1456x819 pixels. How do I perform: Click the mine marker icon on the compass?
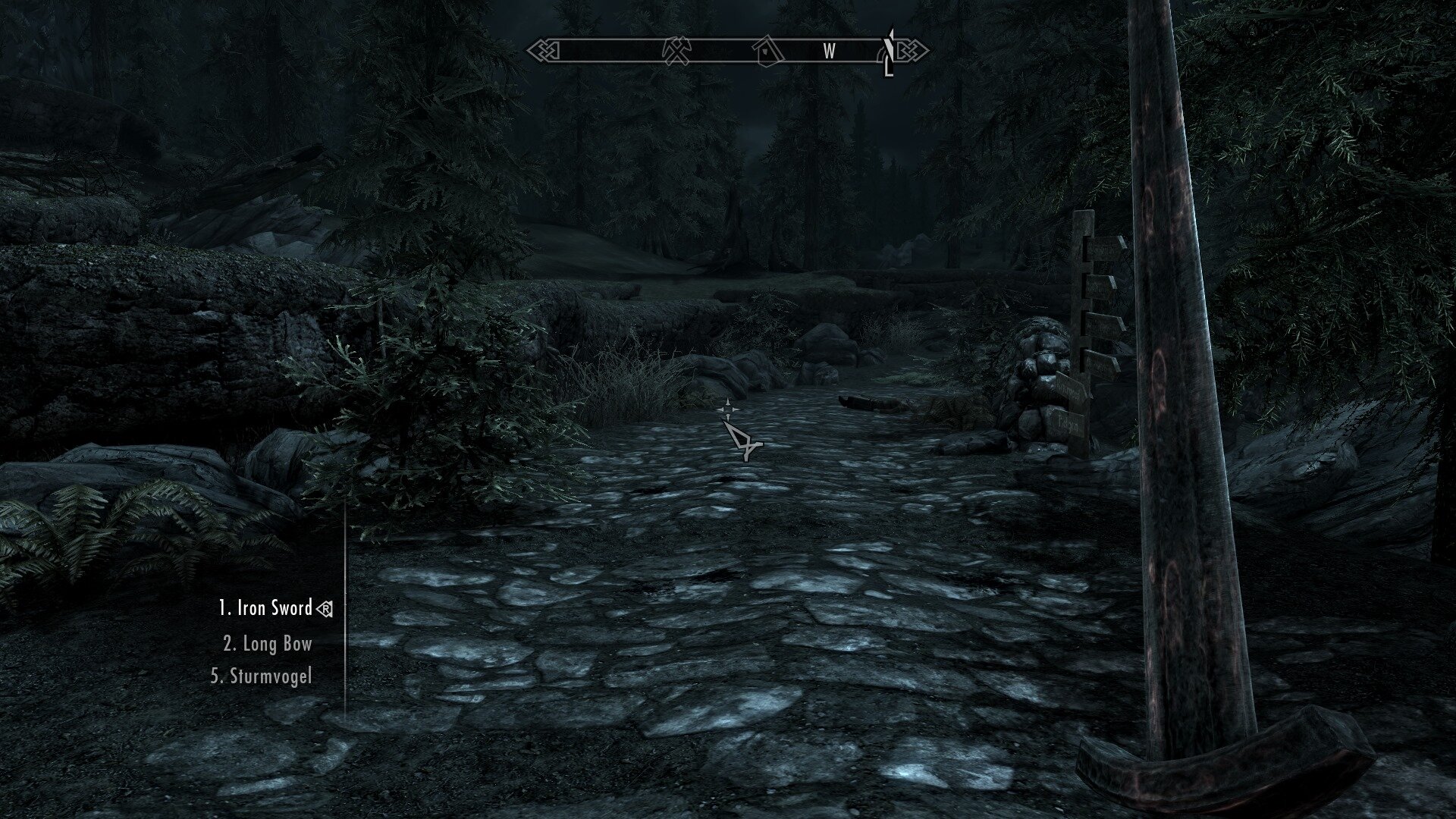click(676, 52)
